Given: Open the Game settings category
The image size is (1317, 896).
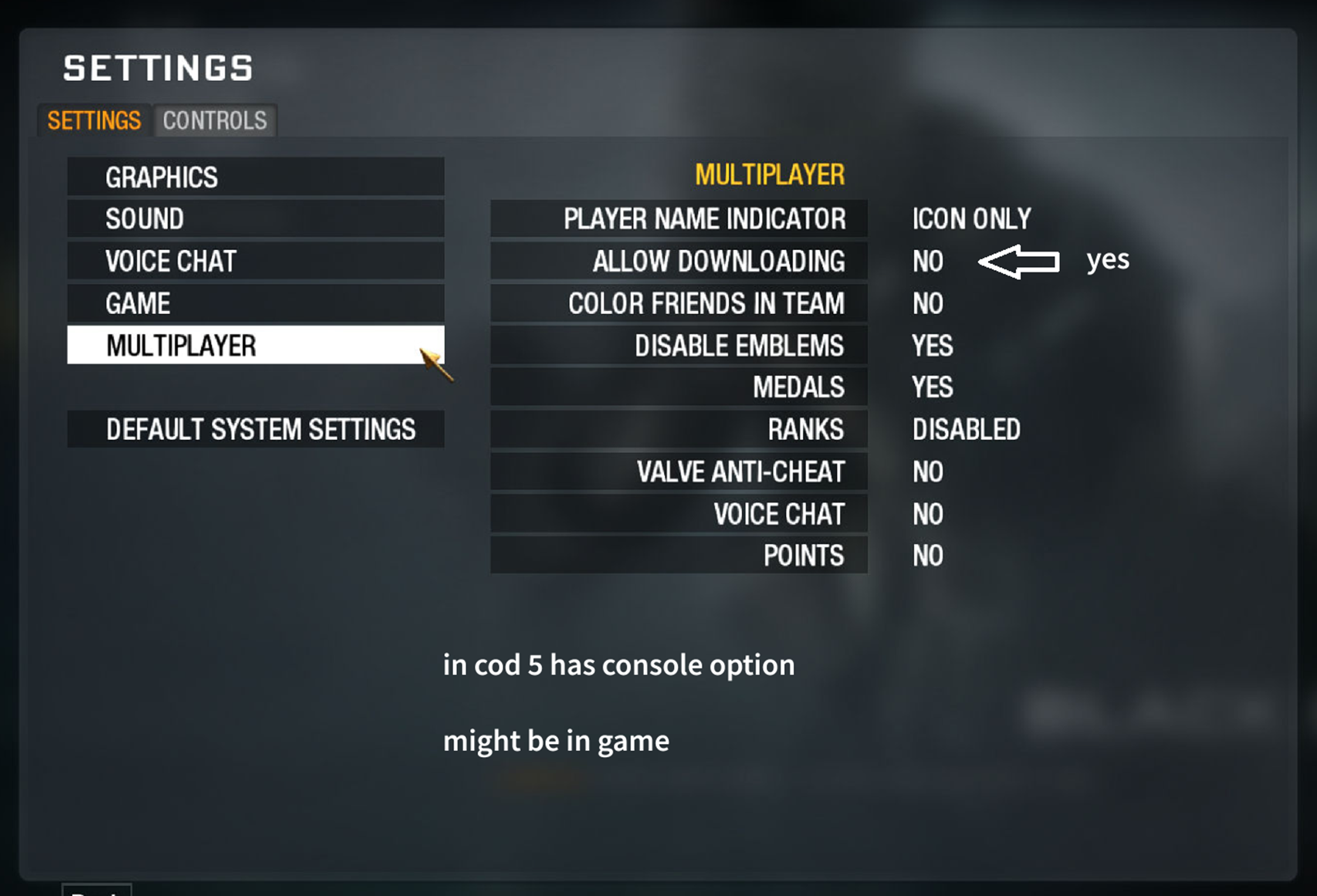Looking at the screenshot, I should click(255, 303).
